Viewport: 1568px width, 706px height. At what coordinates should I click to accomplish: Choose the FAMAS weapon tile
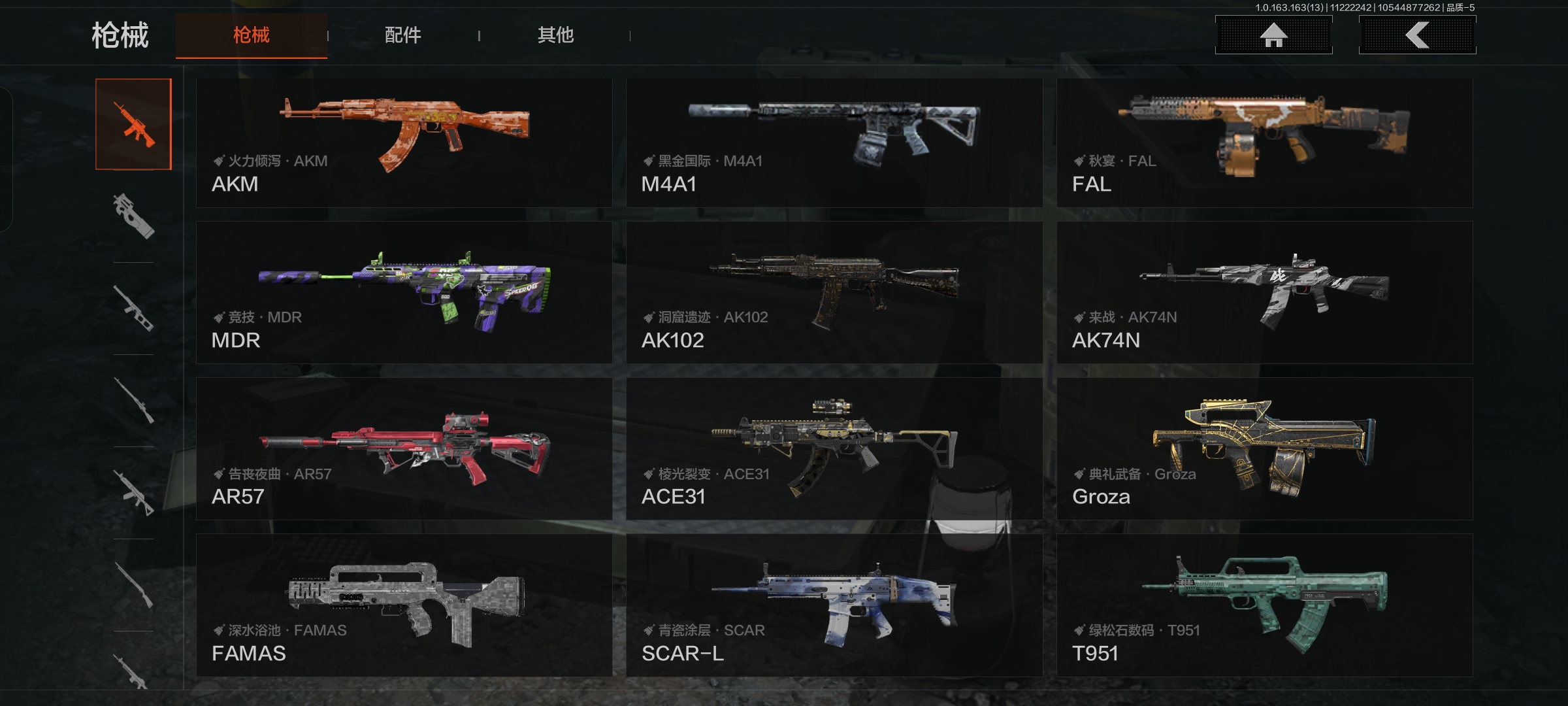404,605
